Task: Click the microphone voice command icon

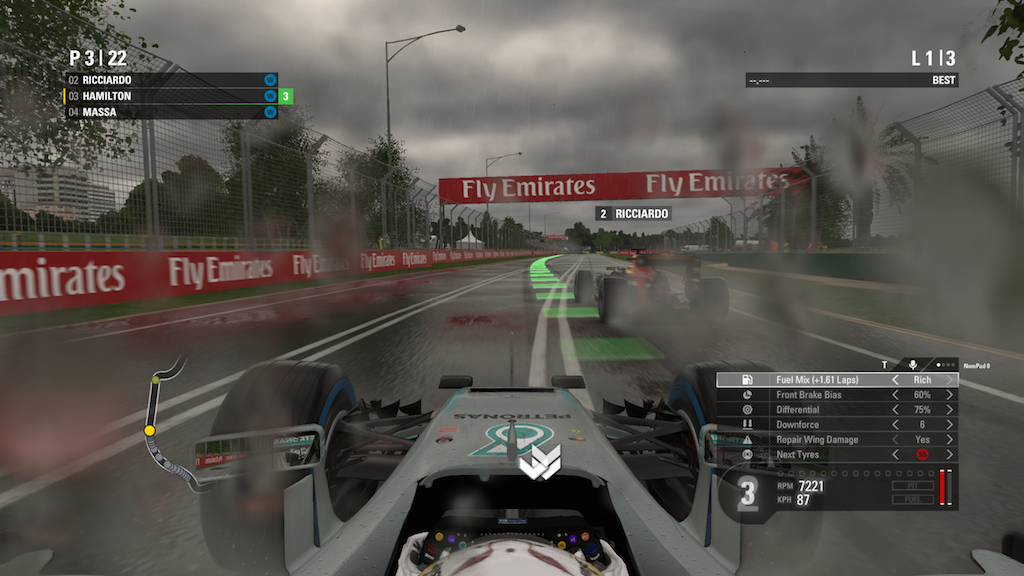Action: click(x=912, y=365)
